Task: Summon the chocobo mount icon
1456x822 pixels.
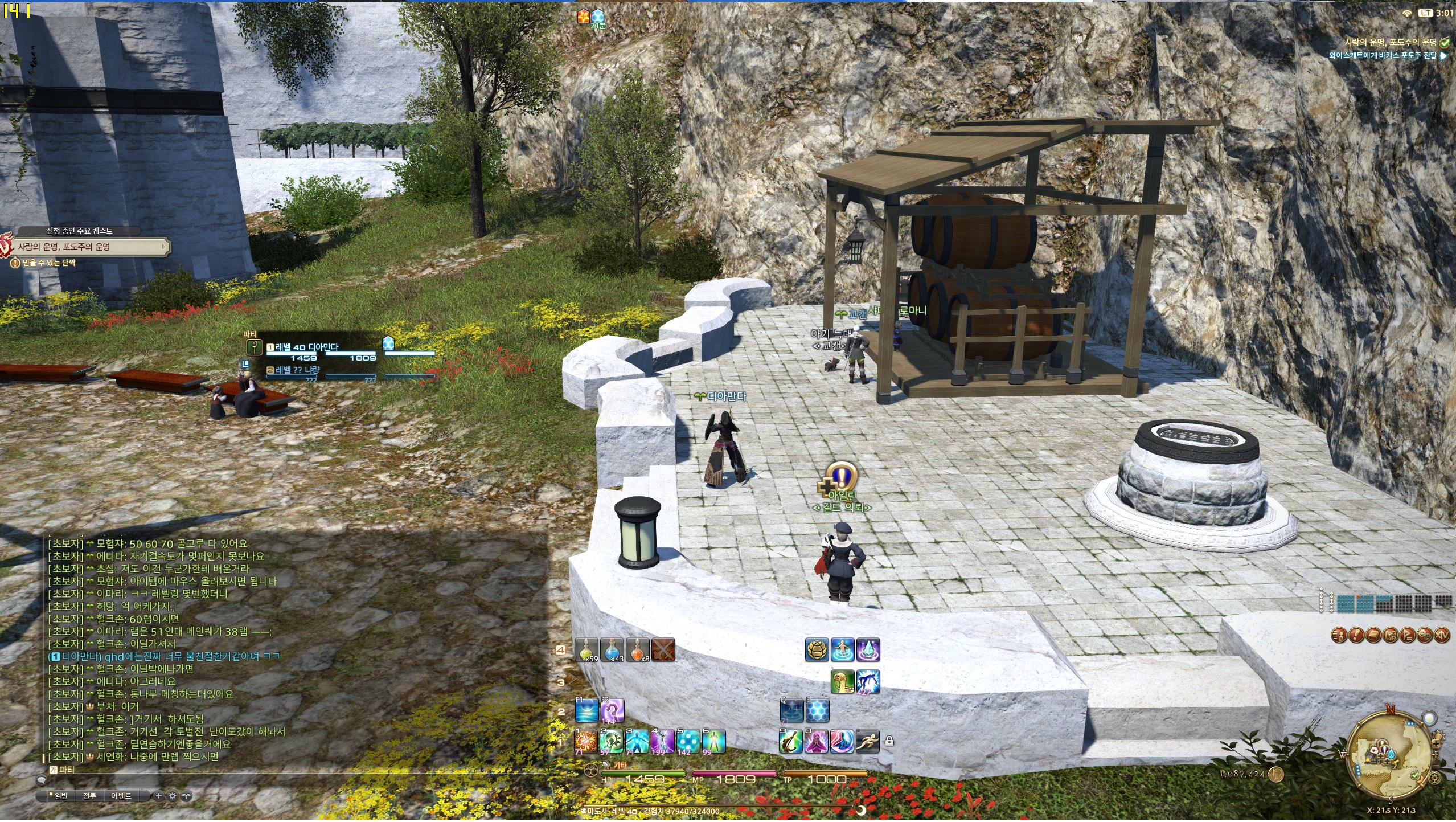Action: coord(842,681)
